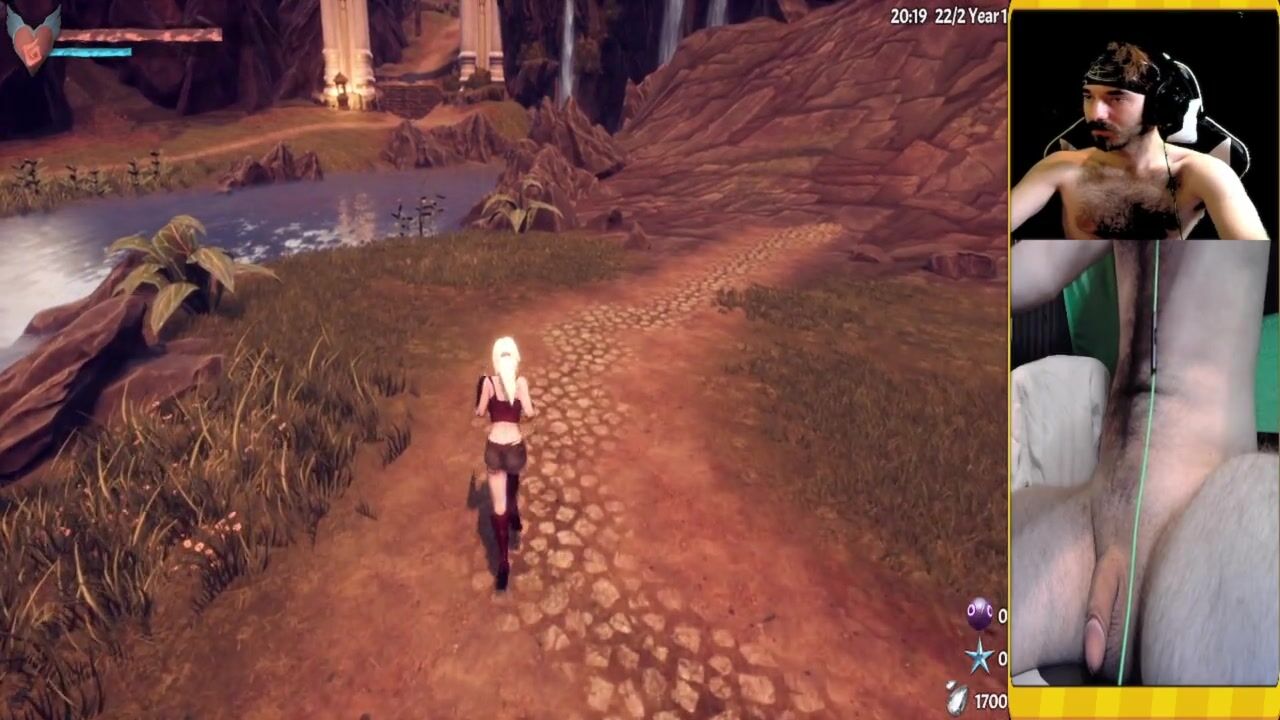Select the purple orb currency icon
This screenshot has width=1280, height=720.
979,615
